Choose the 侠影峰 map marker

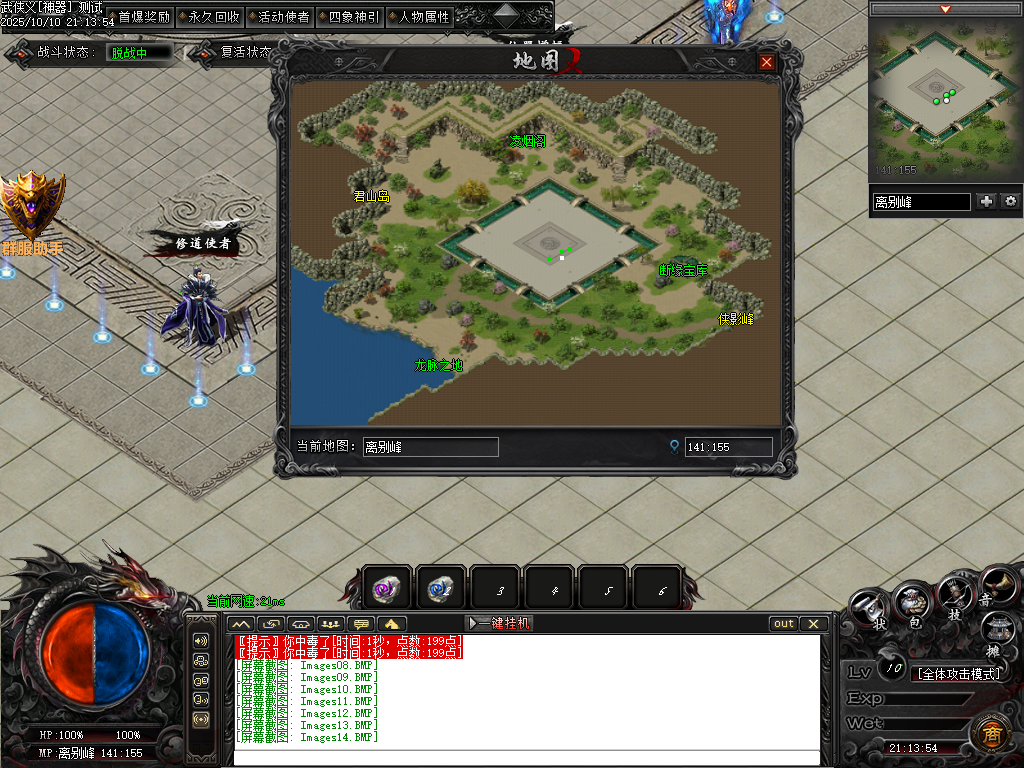point(736,319)
